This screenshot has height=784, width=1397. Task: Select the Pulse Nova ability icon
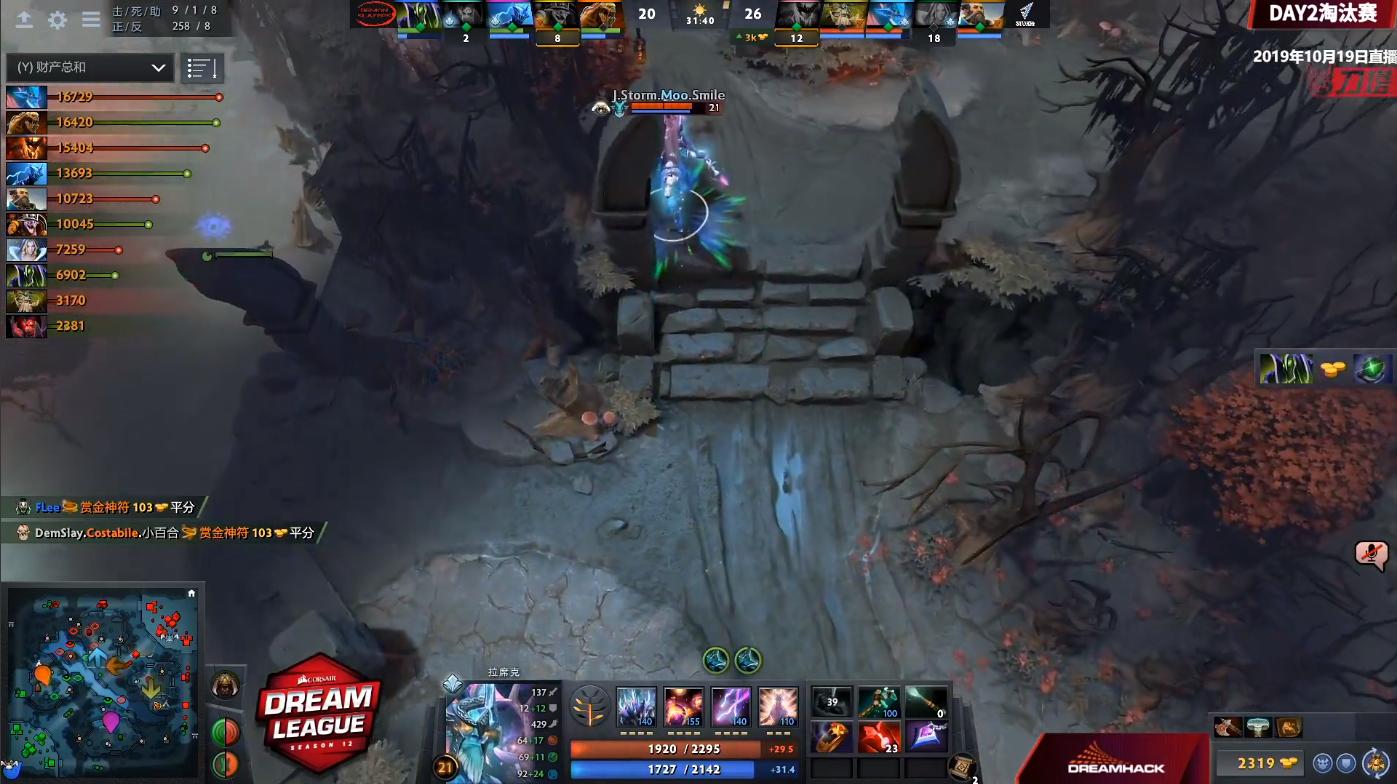[x=778, y=707]
